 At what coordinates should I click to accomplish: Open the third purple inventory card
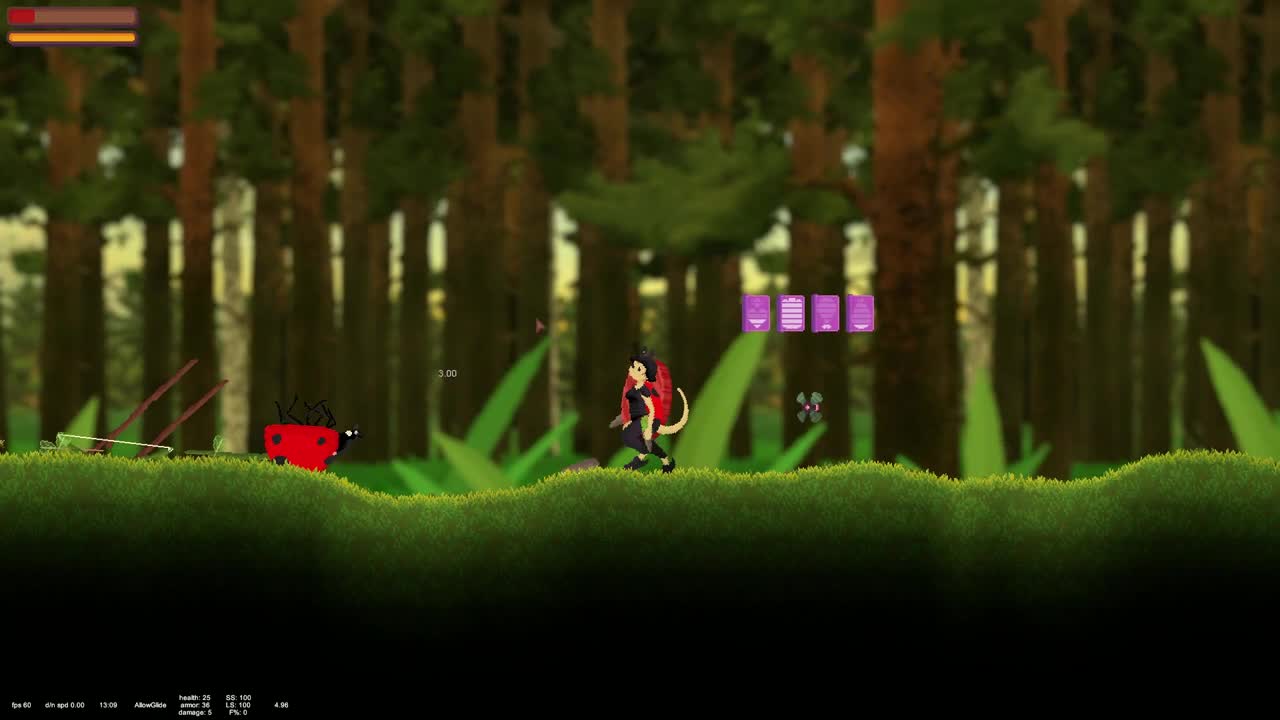tap(826, 313)
